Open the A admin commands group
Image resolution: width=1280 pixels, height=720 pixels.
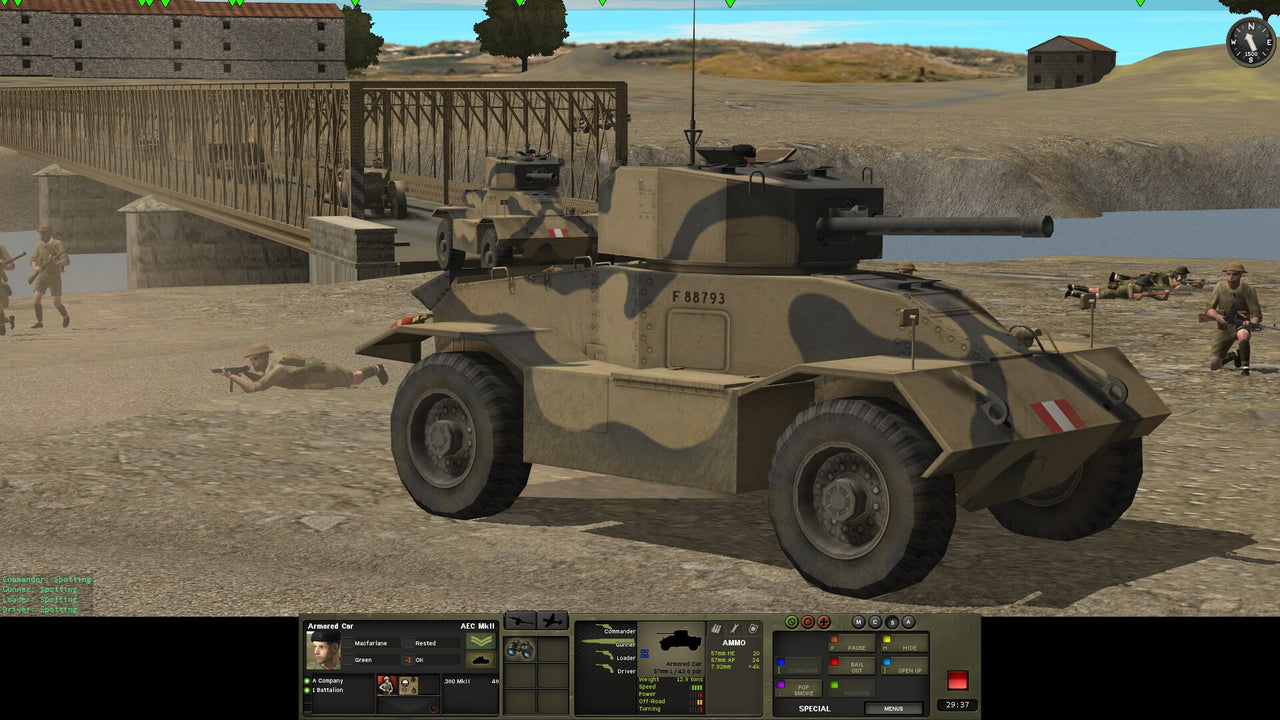tap(908, 621)
